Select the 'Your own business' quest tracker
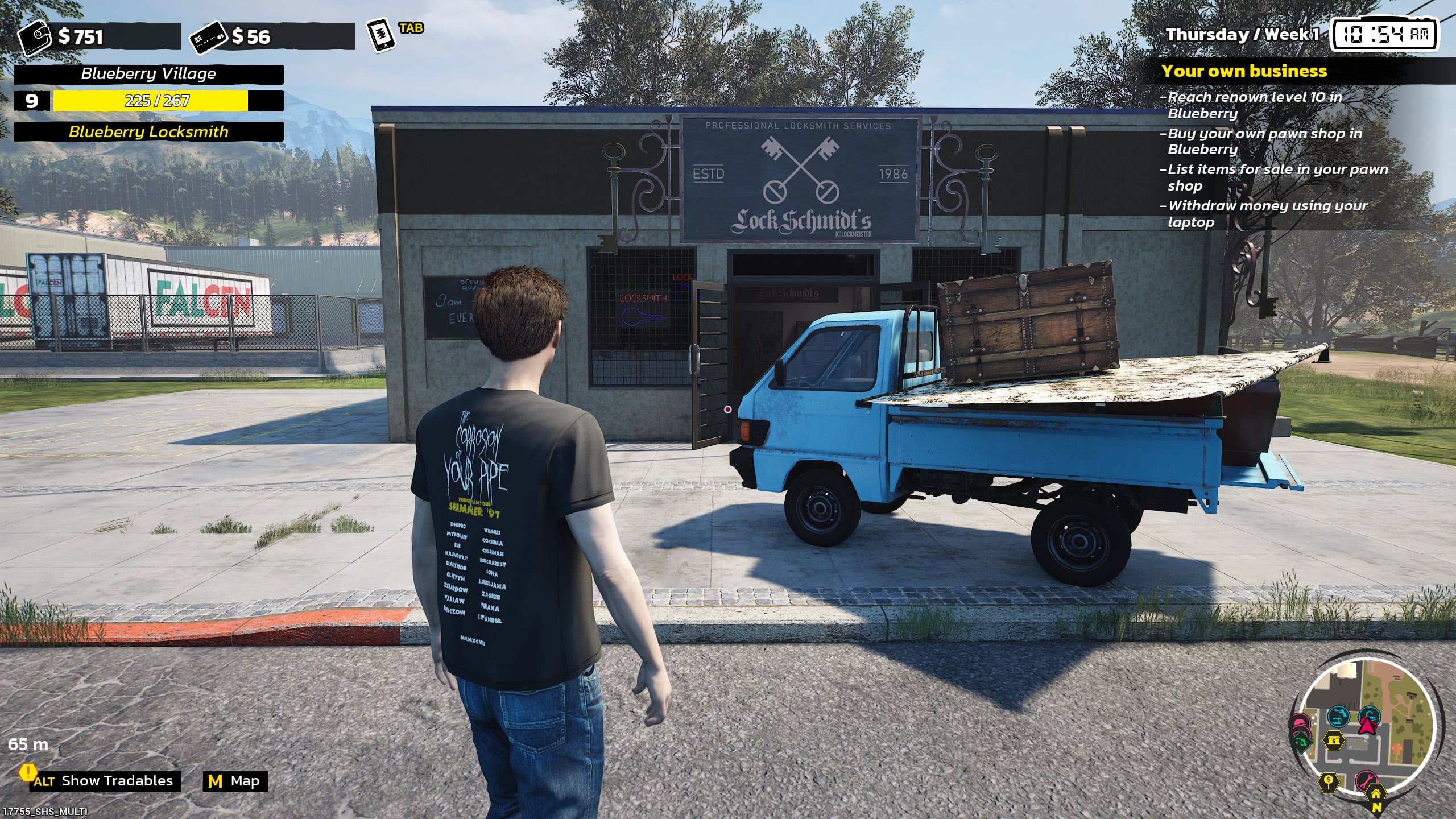The width and height of the screenshot is (1456, 819). tap(1244, 71)
